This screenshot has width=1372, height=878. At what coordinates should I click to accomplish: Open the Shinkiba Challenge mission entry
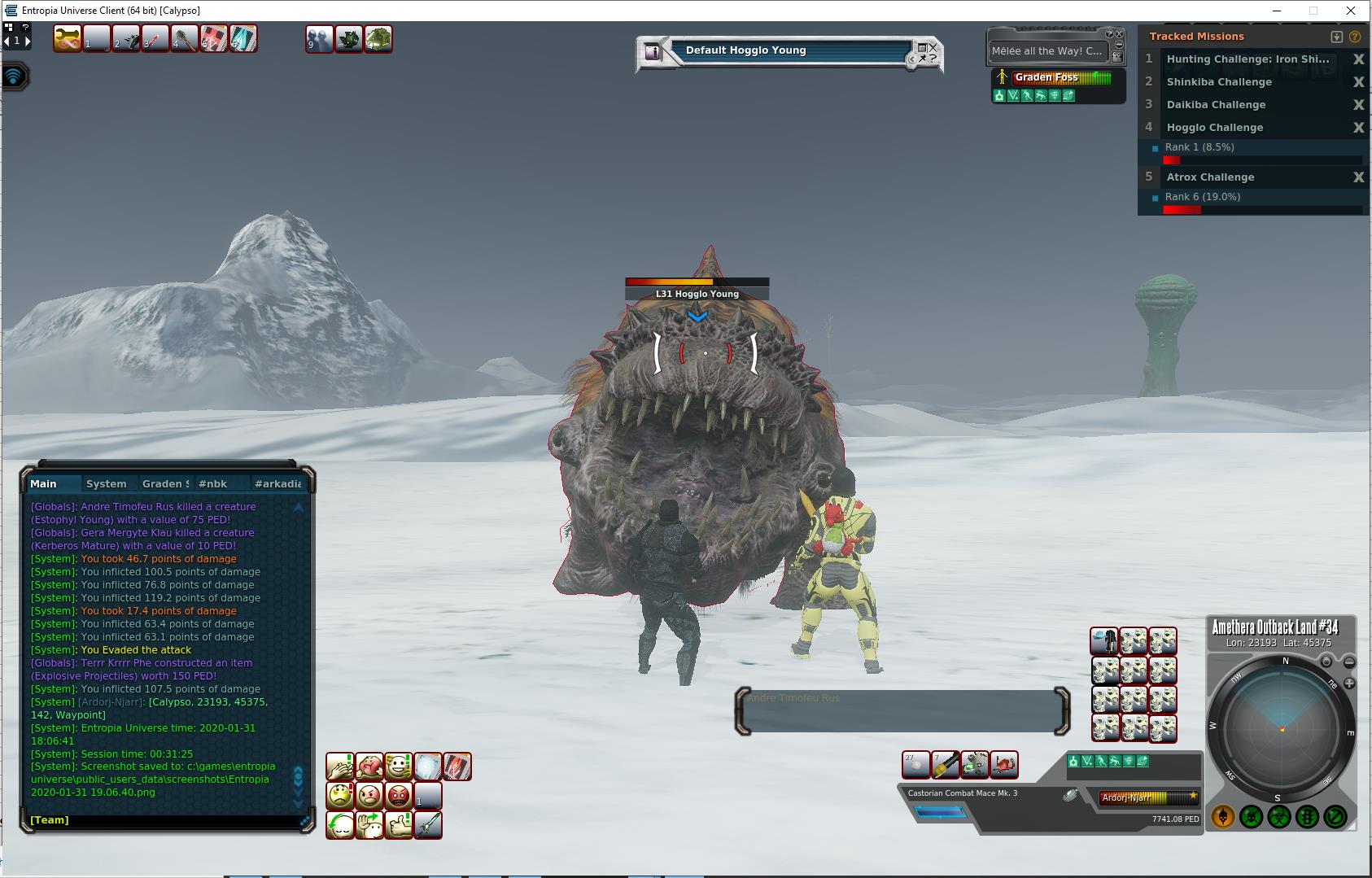(1218, 82)
